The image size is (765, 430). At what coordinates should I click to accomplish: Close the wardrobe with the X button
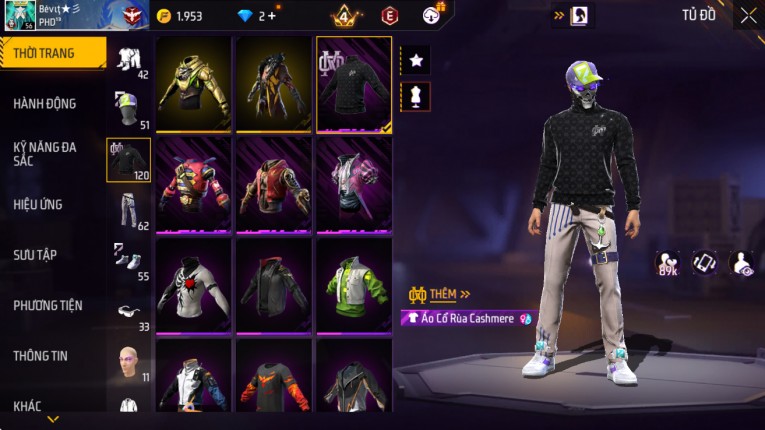pyautogui.click(x=748, y=15)
